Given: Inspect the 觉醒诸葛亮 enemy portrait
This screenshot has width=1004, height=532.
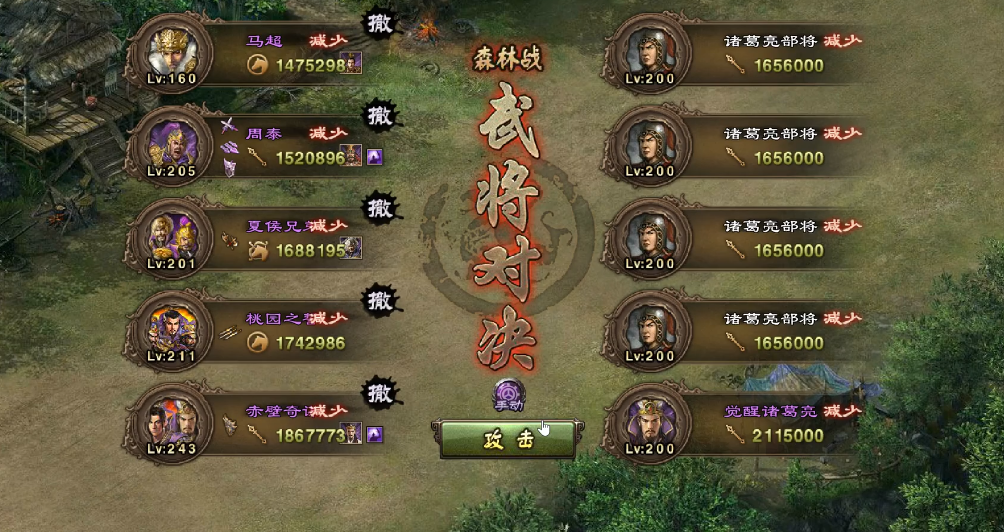Looking at the screenshot, I should tap(649, 420).
